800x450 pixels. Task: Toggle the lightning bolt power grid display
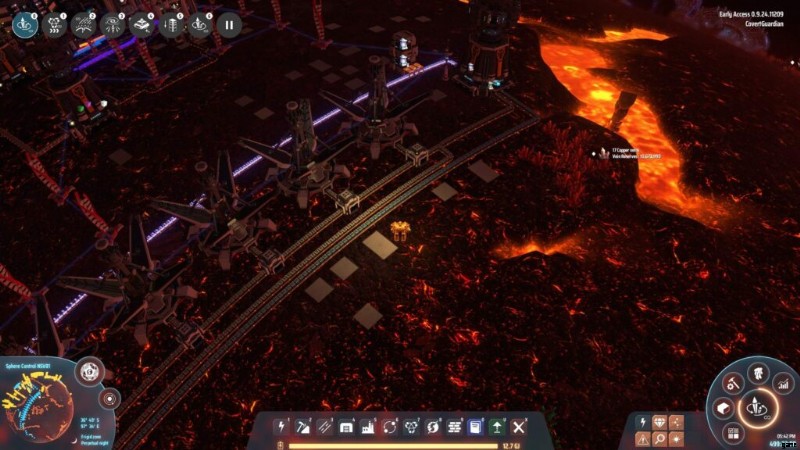tap(641, 422)
